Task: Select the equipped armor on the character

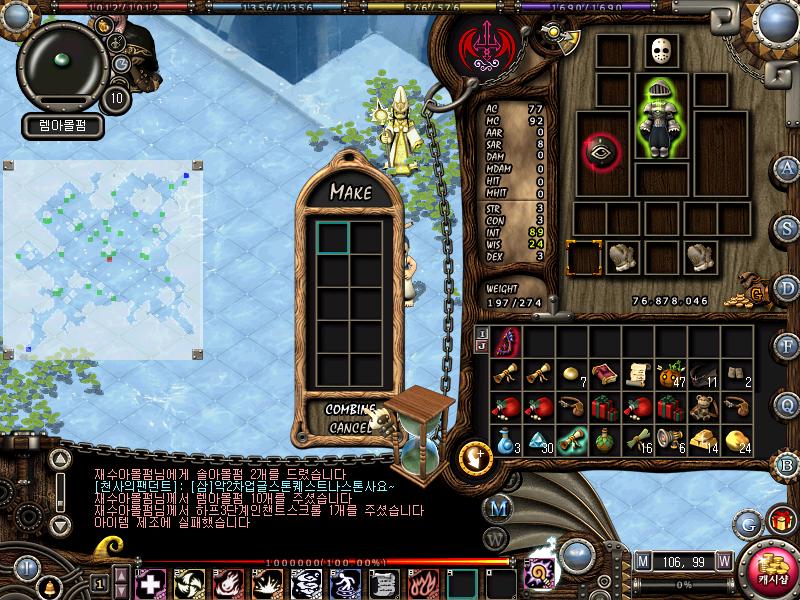Action: click(x=656, y=118)
